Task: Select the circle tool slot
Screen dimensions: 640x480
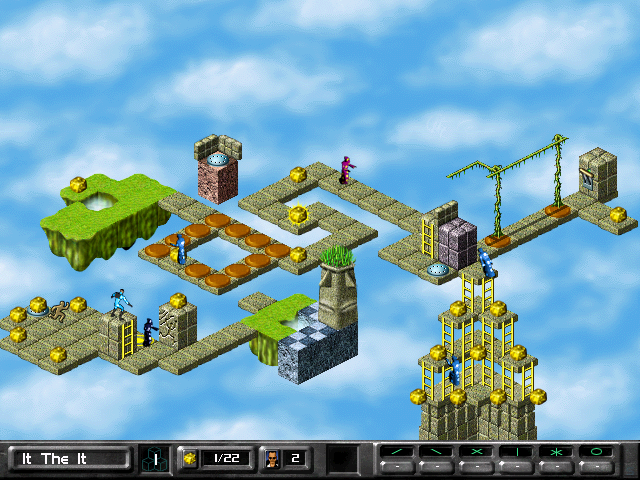Action: pyautogui.click(x=598, y=453)
